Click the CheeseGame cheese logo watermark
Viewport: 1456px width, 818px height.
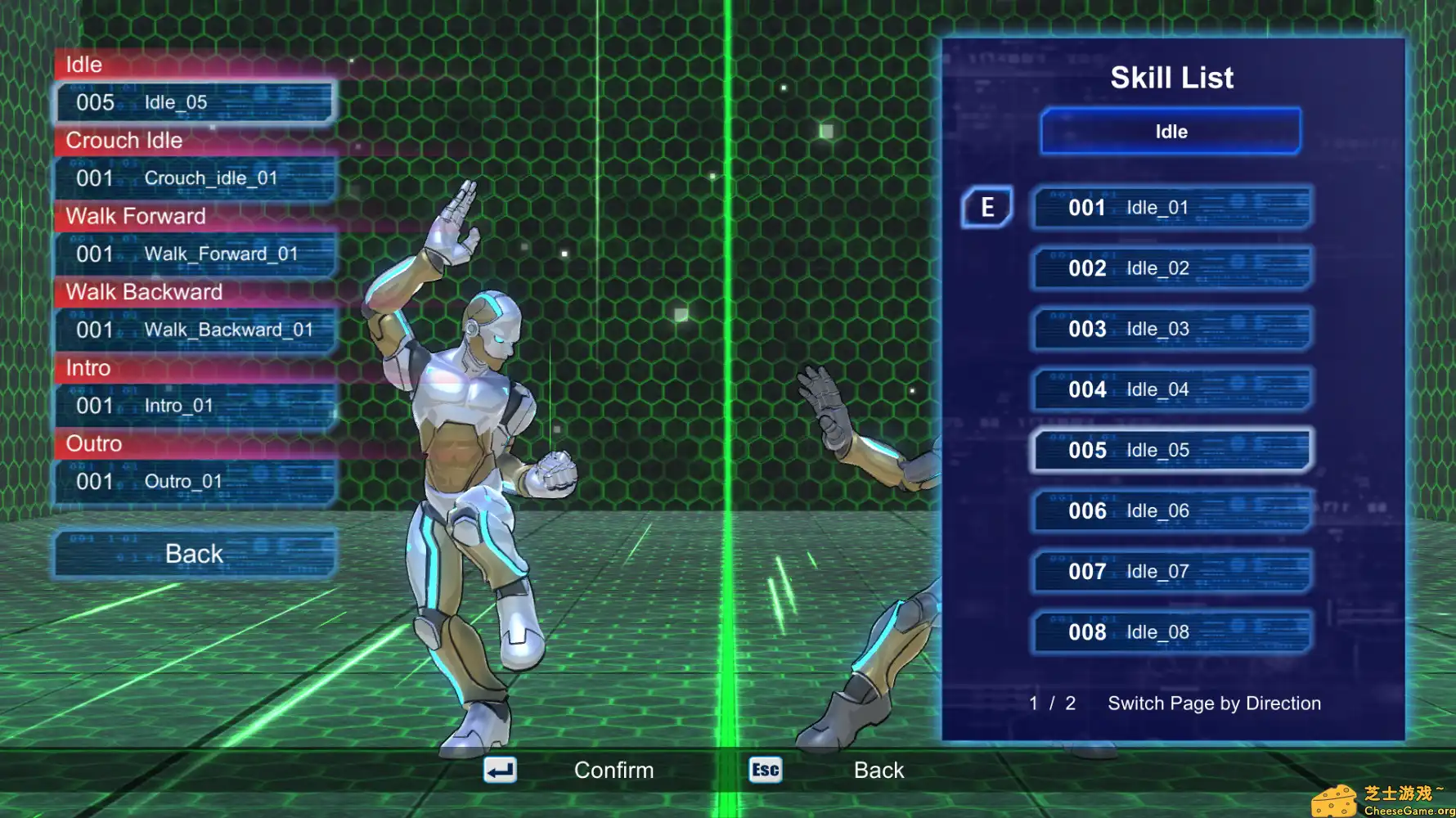click(x=1337, y=798)
